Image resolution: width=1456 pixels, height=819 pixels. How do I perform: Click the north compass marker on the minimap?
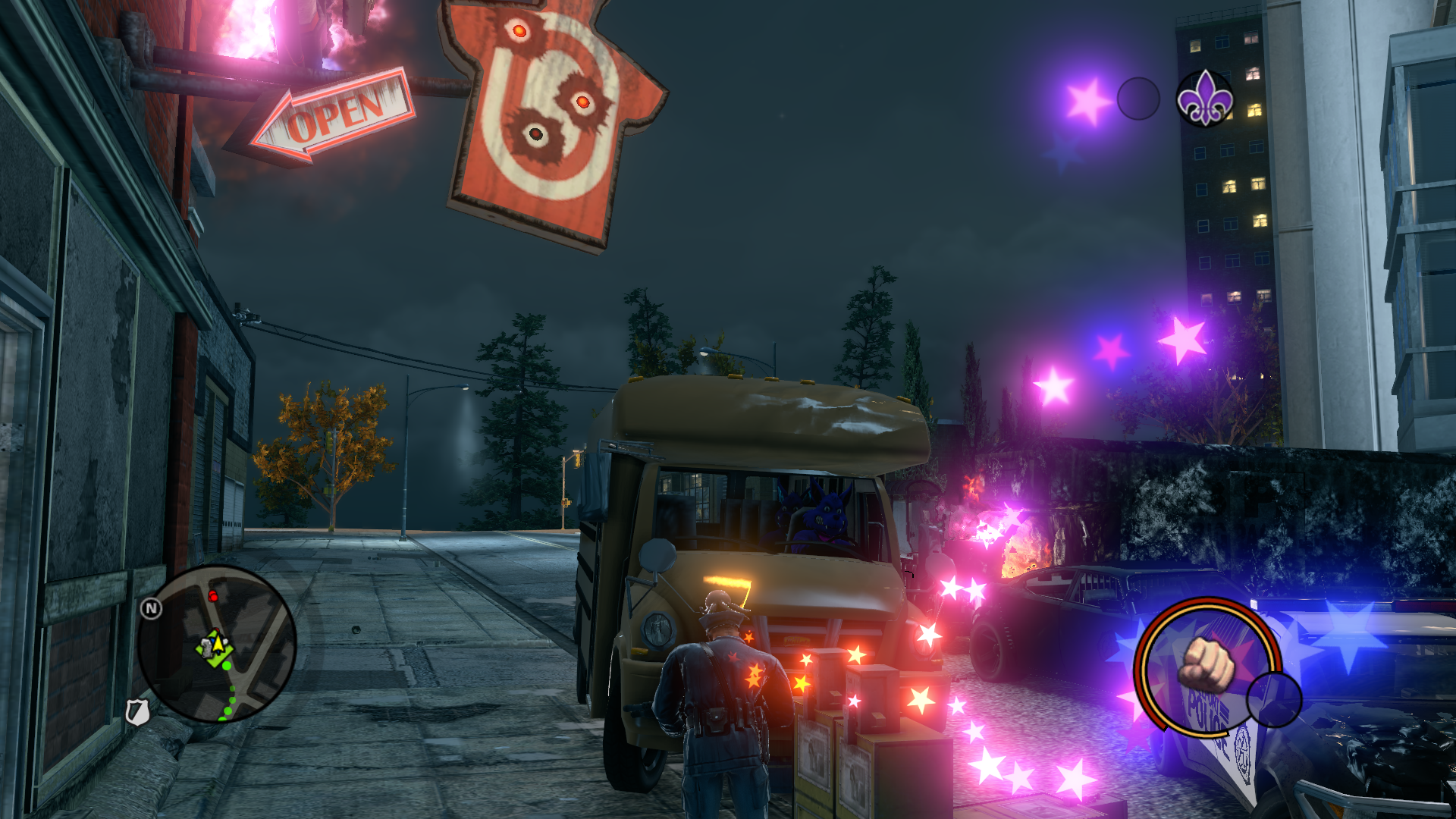tap(151, 608)
